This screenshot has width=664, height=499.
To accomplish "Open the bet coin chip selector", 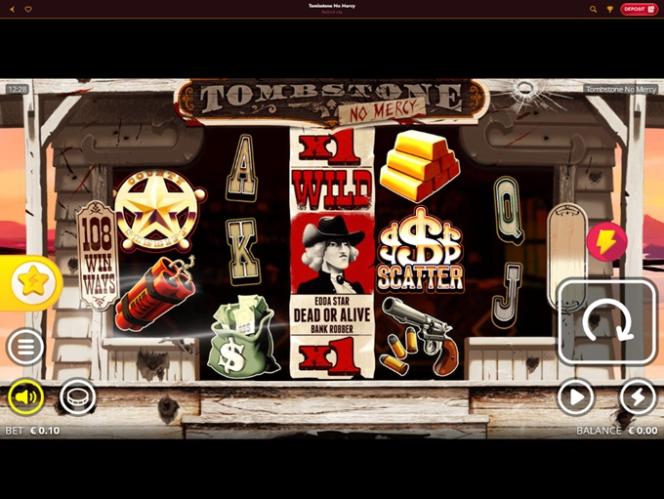I will (x=77, y=397).
